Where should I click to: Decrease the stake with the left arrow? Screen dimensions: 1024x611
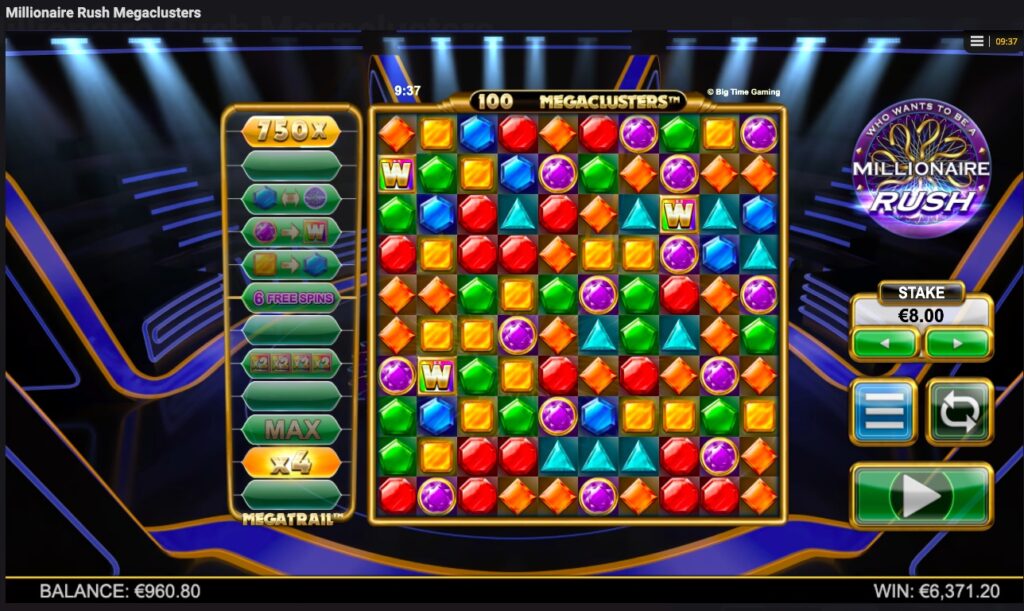pyautogui.click(x=884, y=343)
